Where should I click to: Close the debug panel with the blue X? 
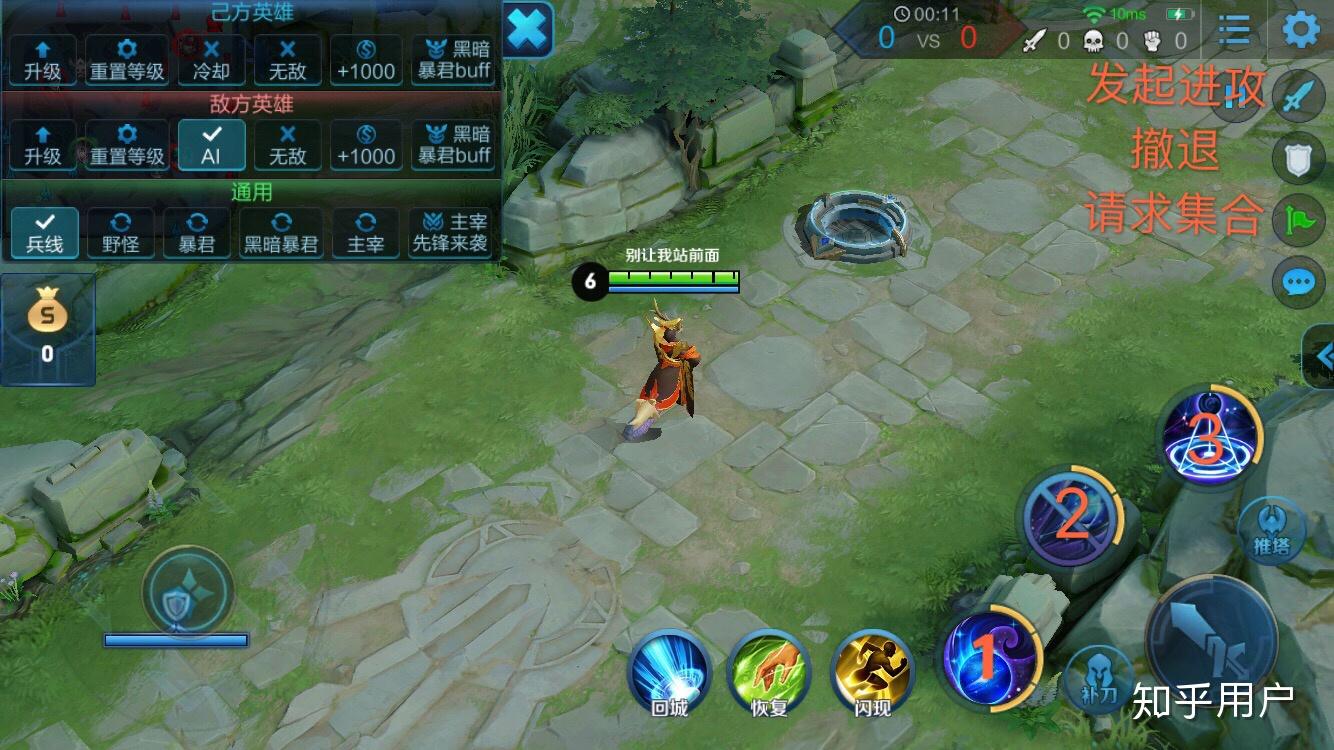coord(527,31)
